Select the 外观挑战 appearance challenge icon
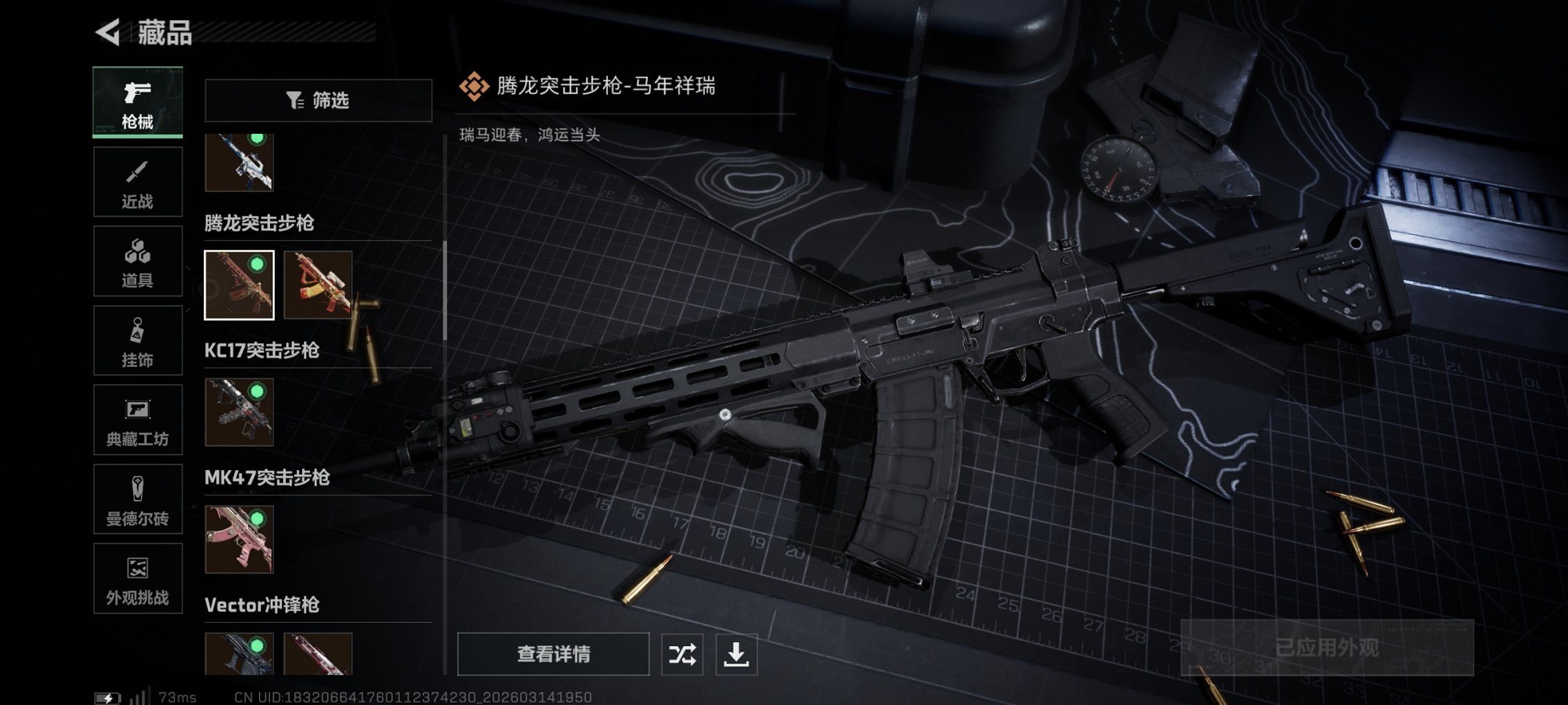Viewport: 1568px width, 705px height. [x=137, y=579]
